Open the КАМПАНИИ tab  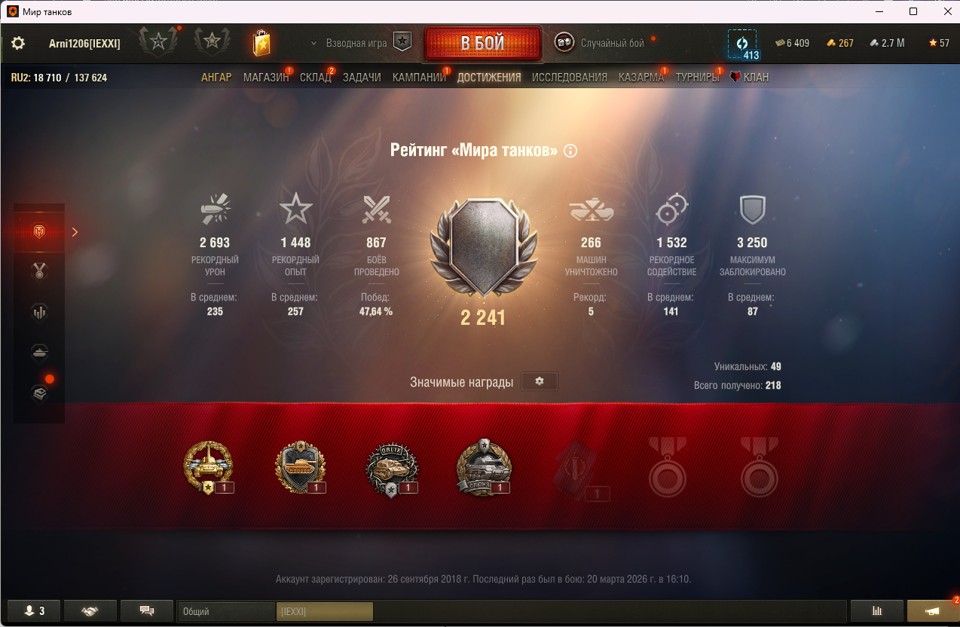(418, 77)
